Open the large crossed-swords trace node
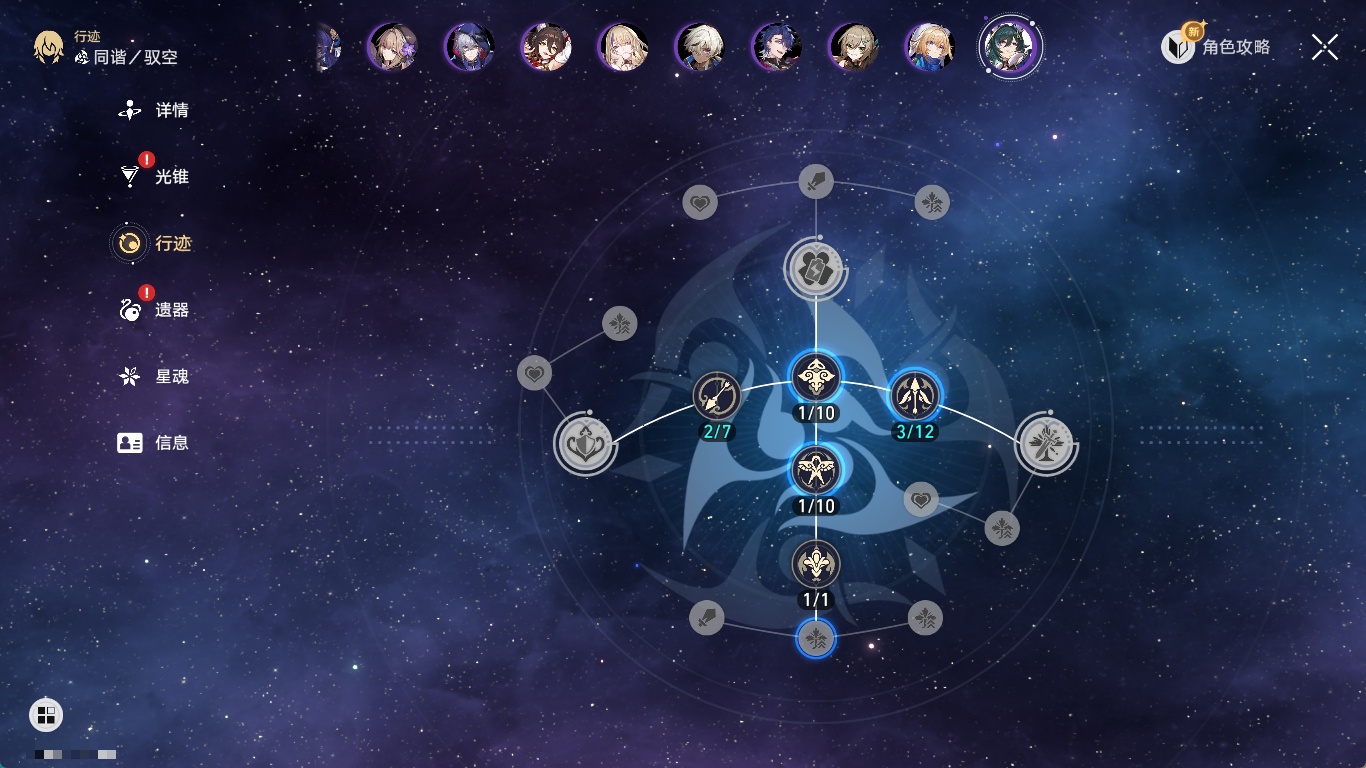Viewport: 1366px width, 768px height. [1046, 443]
